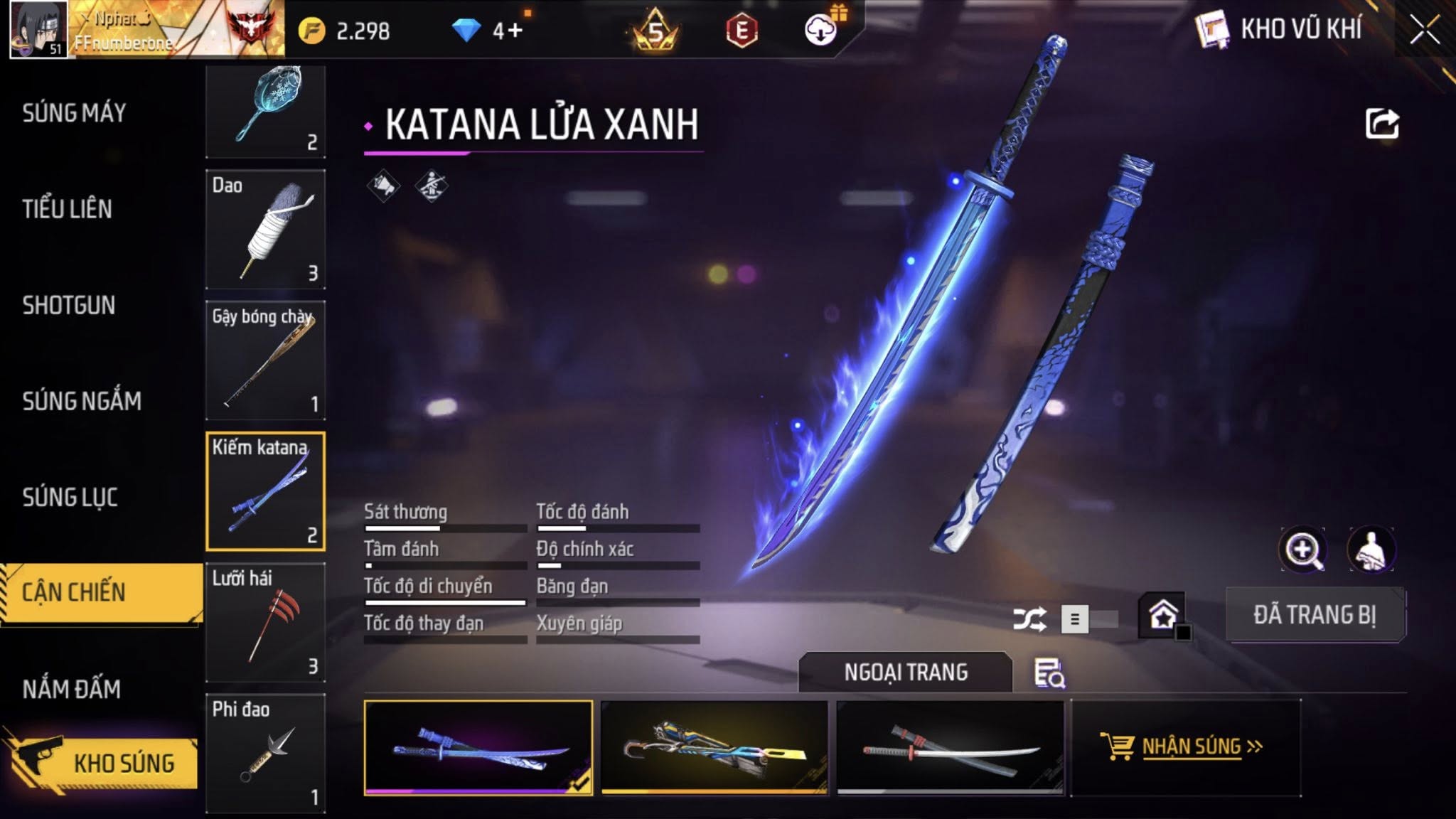Select the Shotgun category

point(69,305)
